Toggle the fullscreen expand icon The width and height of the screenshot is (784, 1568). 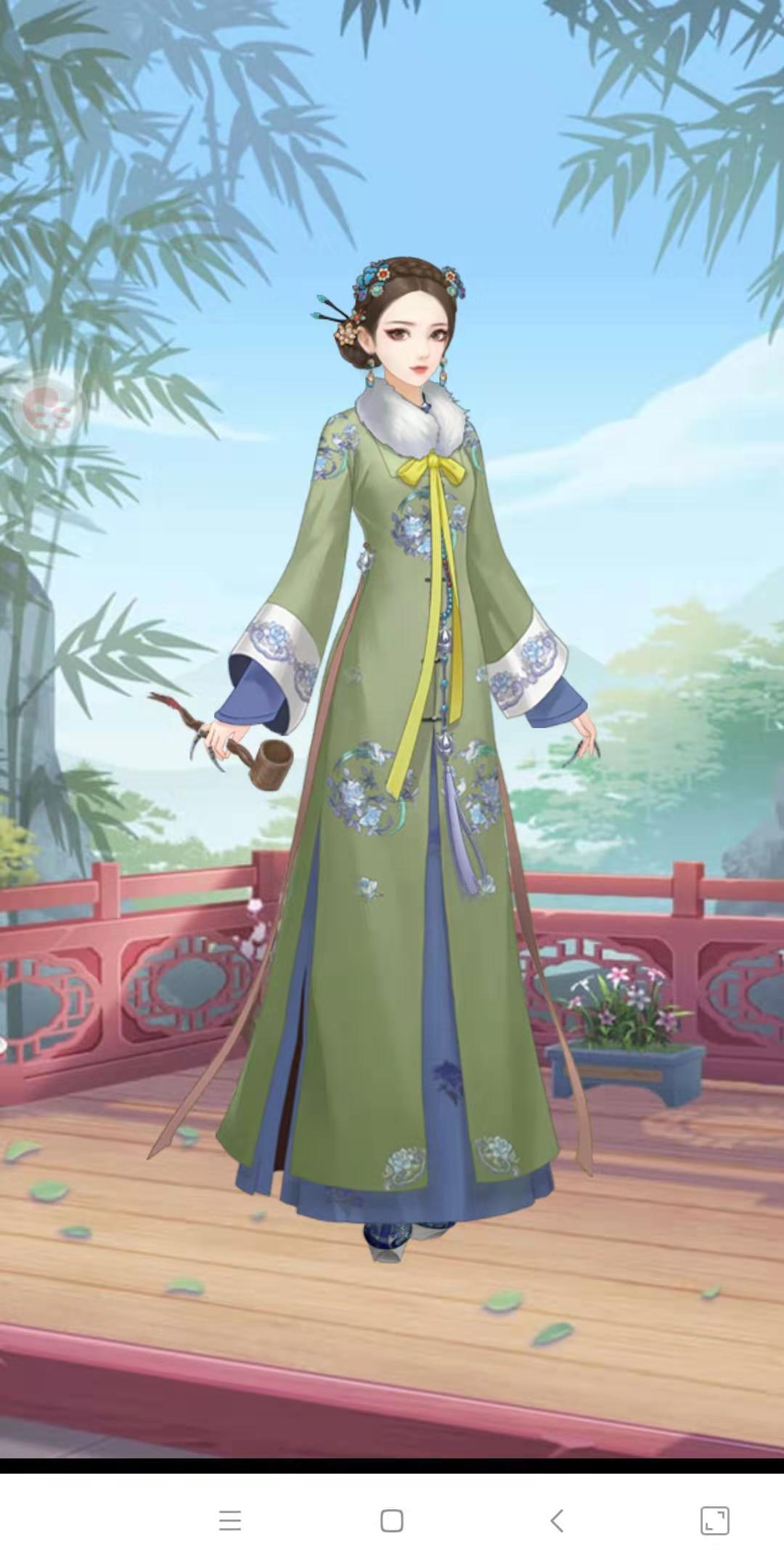(714, 1520)
